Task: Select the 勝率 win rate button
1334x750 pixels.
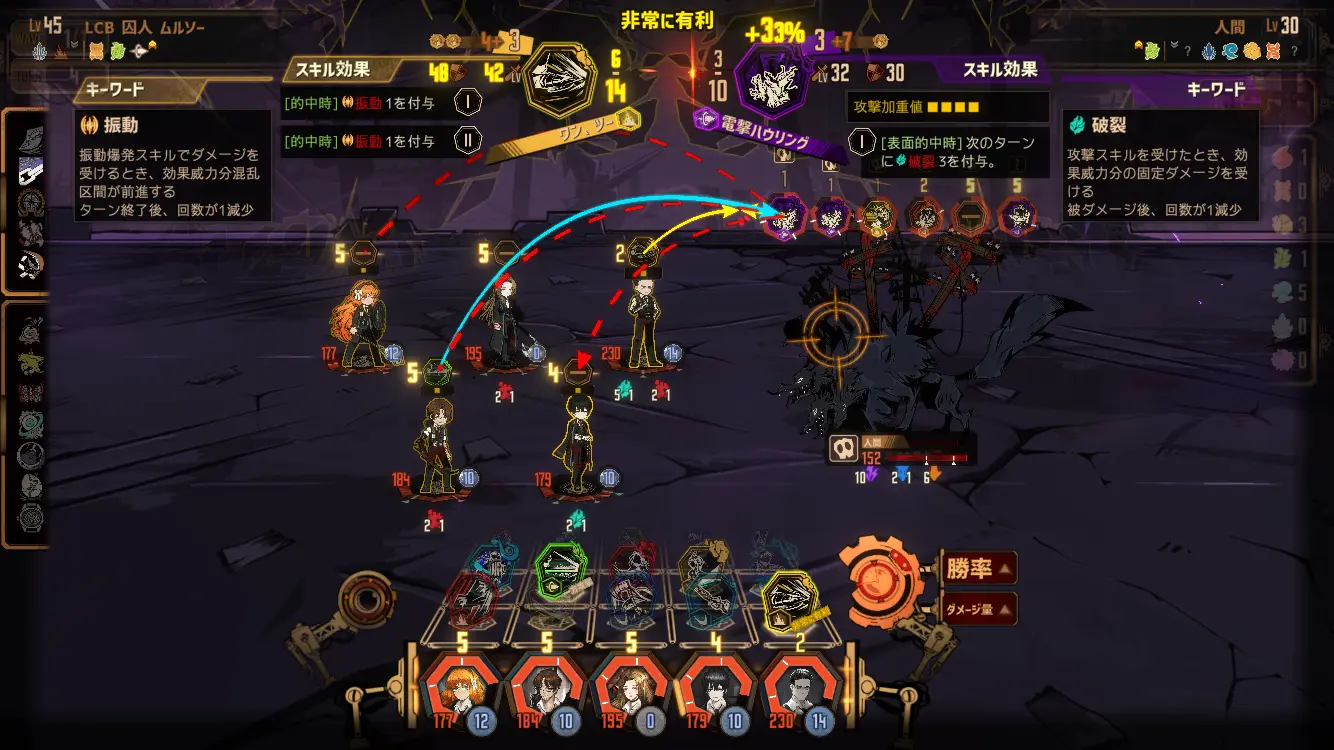Action: click(x=978, y=569)
